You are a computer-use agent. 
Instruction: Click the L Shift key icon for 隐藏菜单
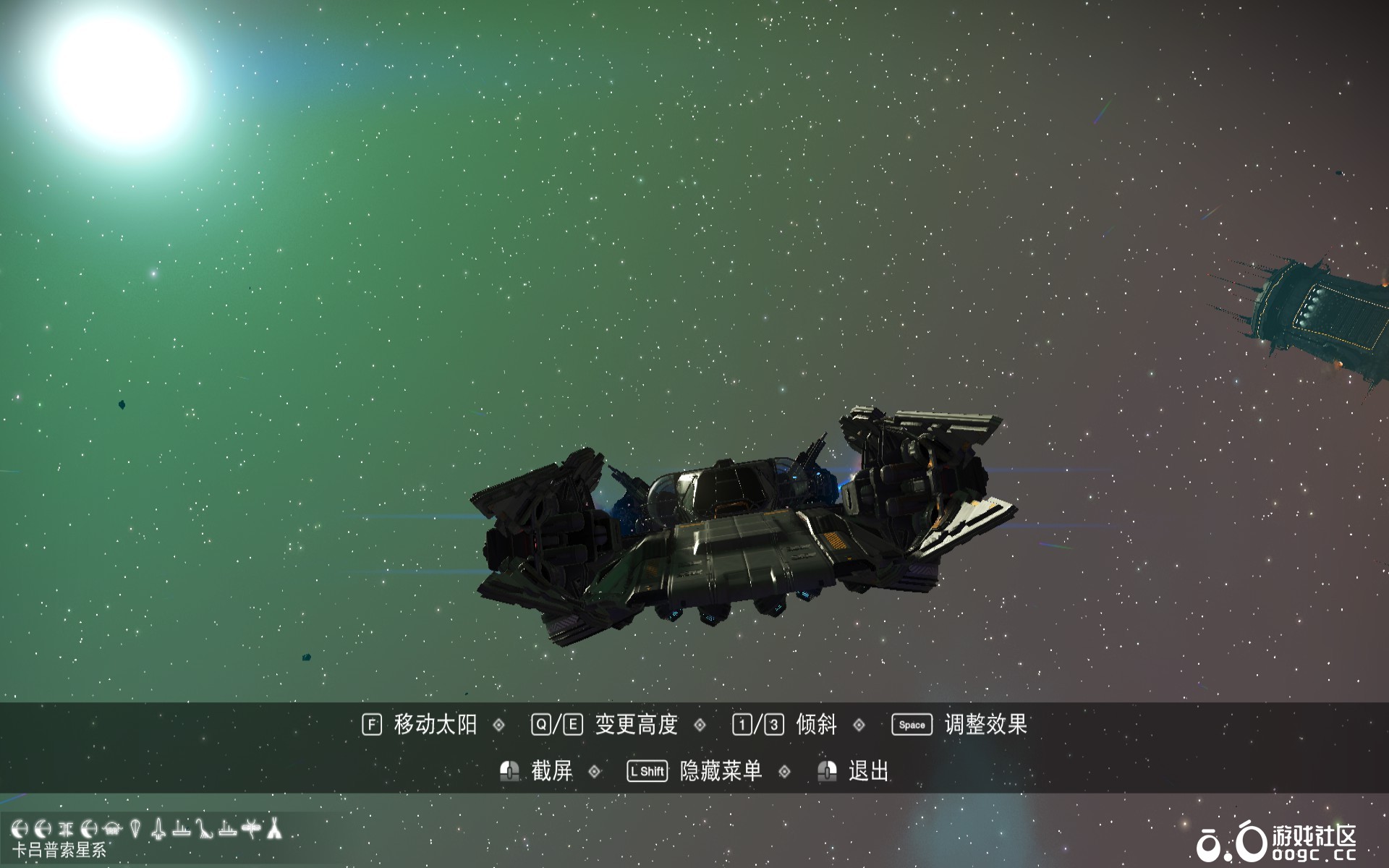pyautogui.click(x=647, y=769)
